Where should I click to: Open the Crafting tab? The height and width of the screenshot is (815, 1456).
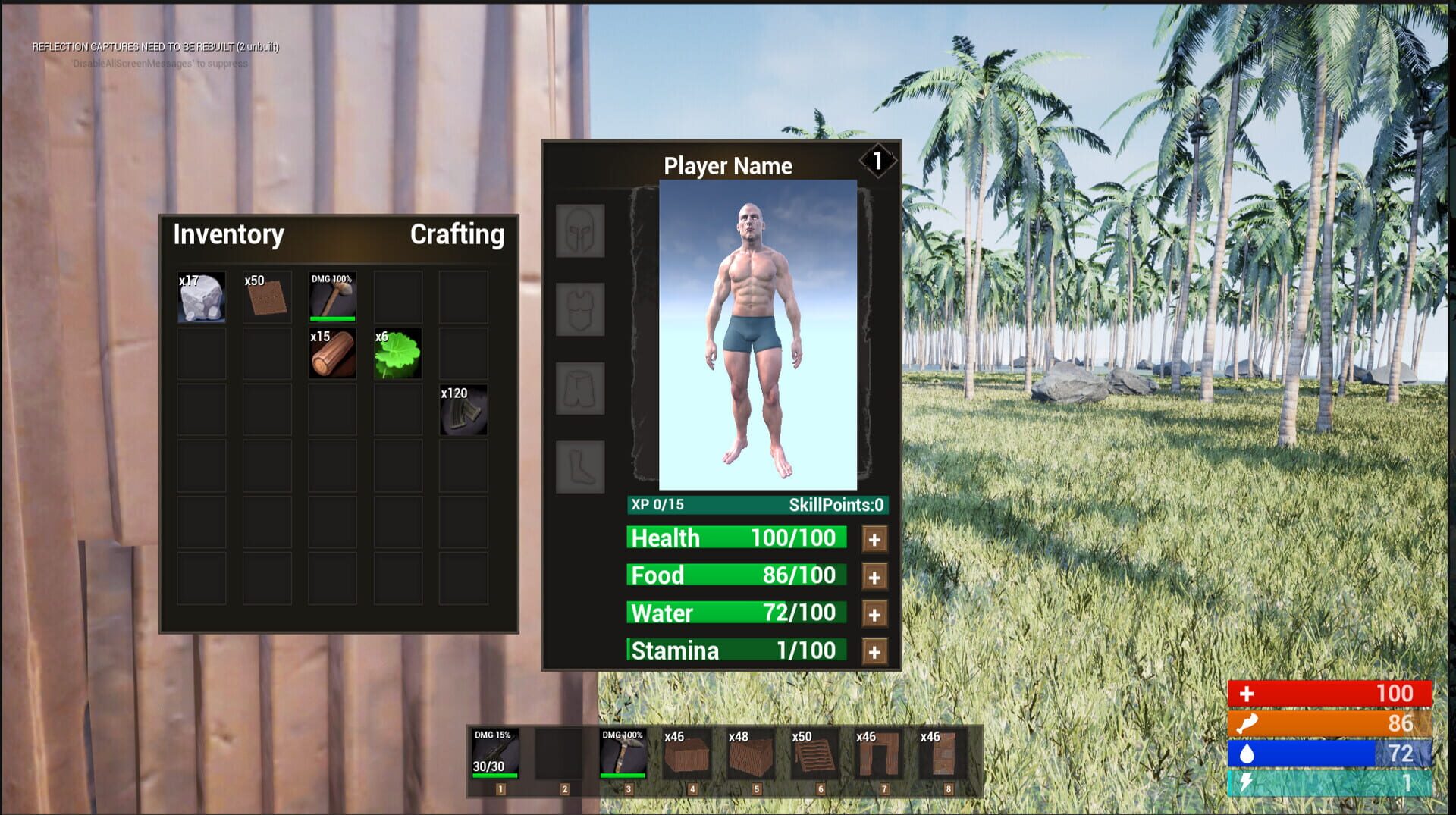pyautogui.click(x=457, y=235)
